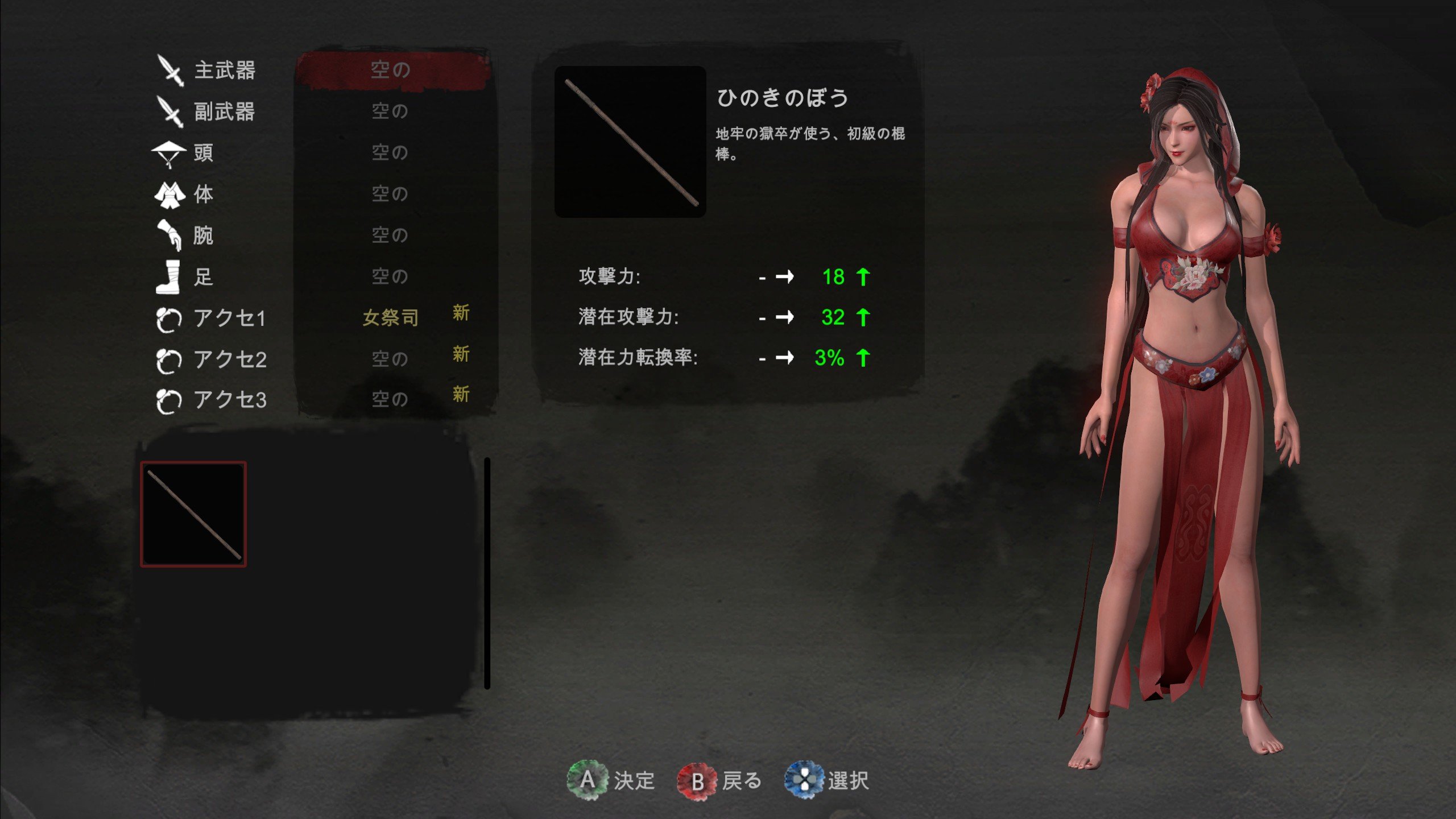Open the 足 feet equipment slot

390,276
